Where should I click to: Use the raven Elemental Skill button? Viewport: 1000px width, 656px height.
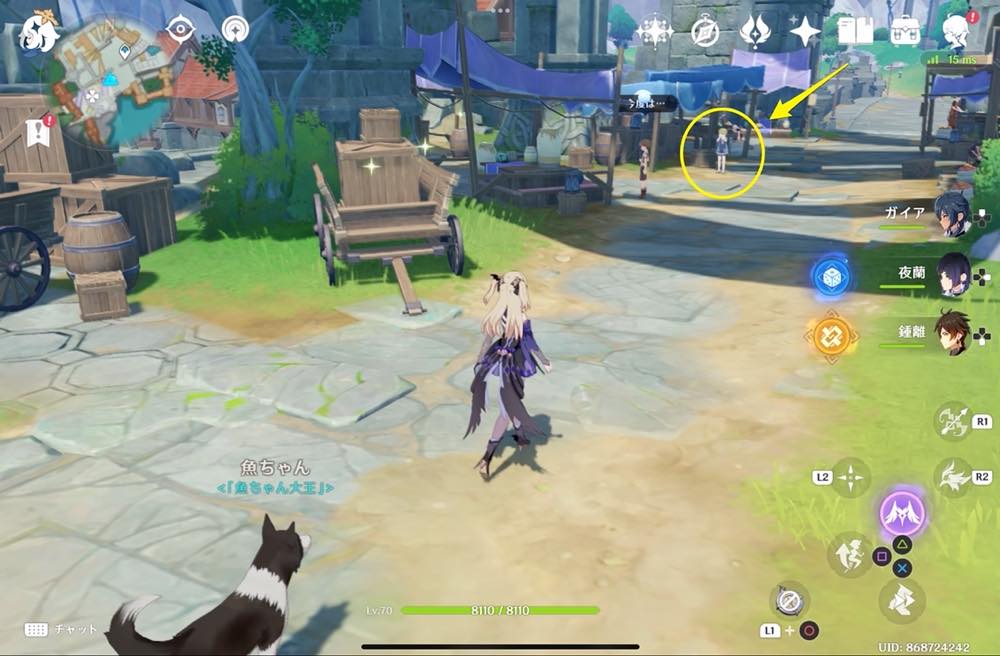click(x=953, y=478)
